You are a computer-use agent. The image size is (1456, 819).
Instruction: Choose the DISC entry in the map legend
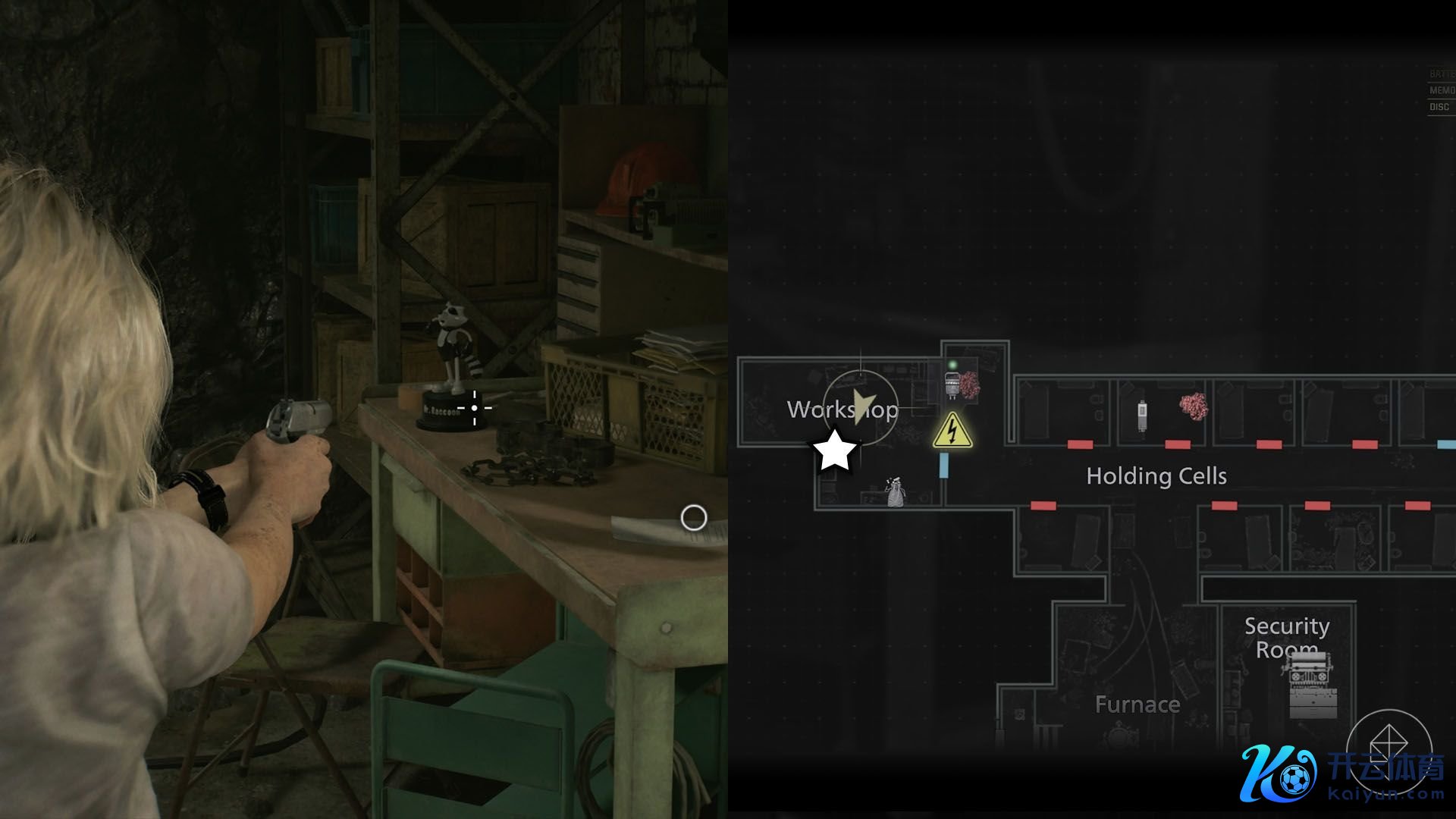click(1439, 107)
